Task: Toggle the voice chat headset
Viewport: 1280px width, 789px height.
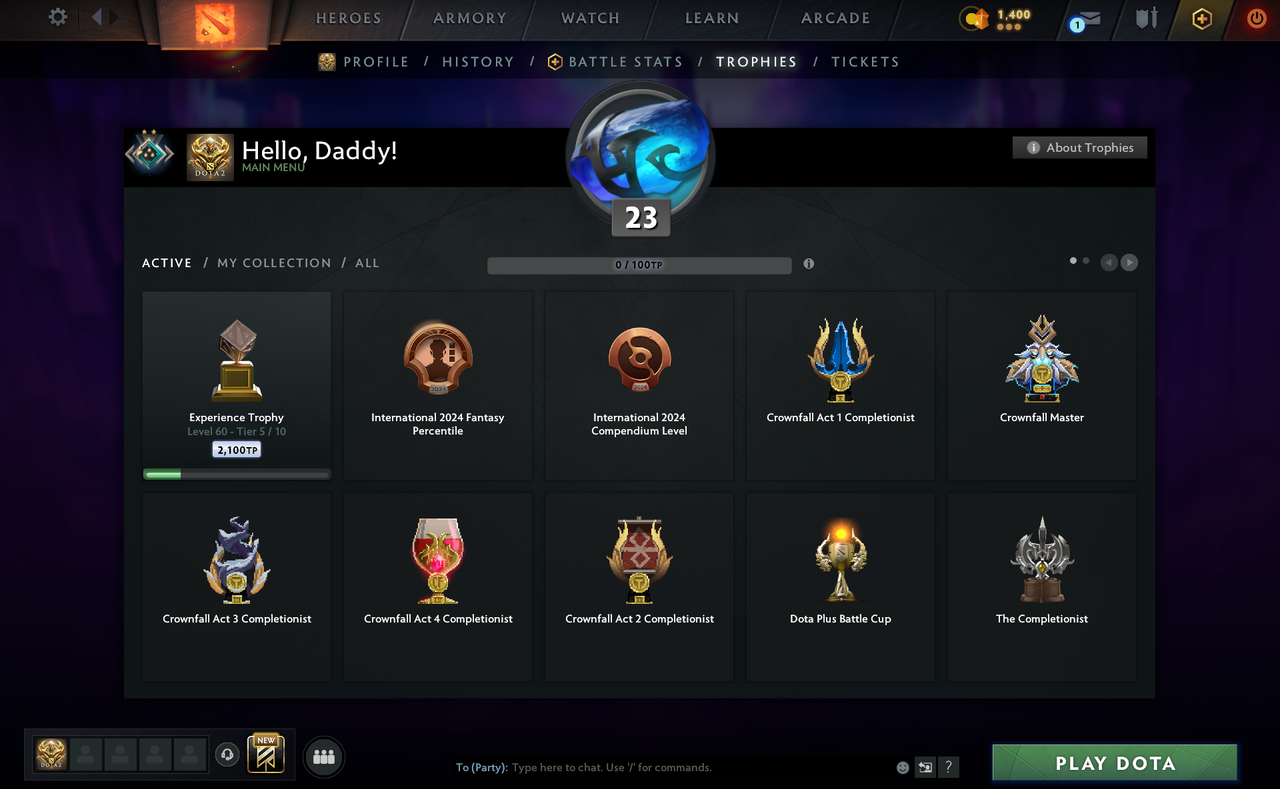Action: pos(227,755)
